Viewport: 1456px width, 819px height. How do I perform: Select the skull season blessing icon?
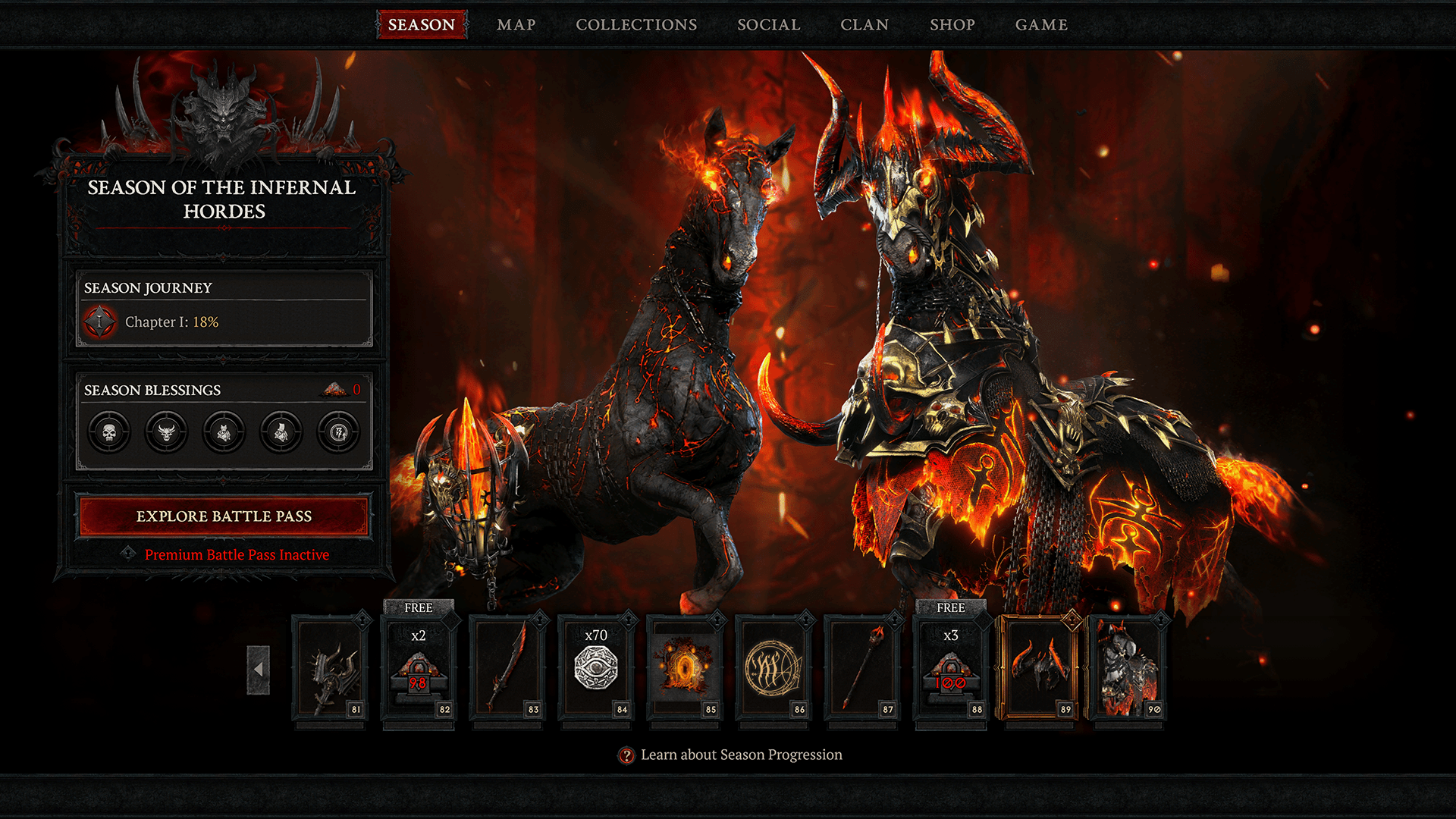point(109,432)
